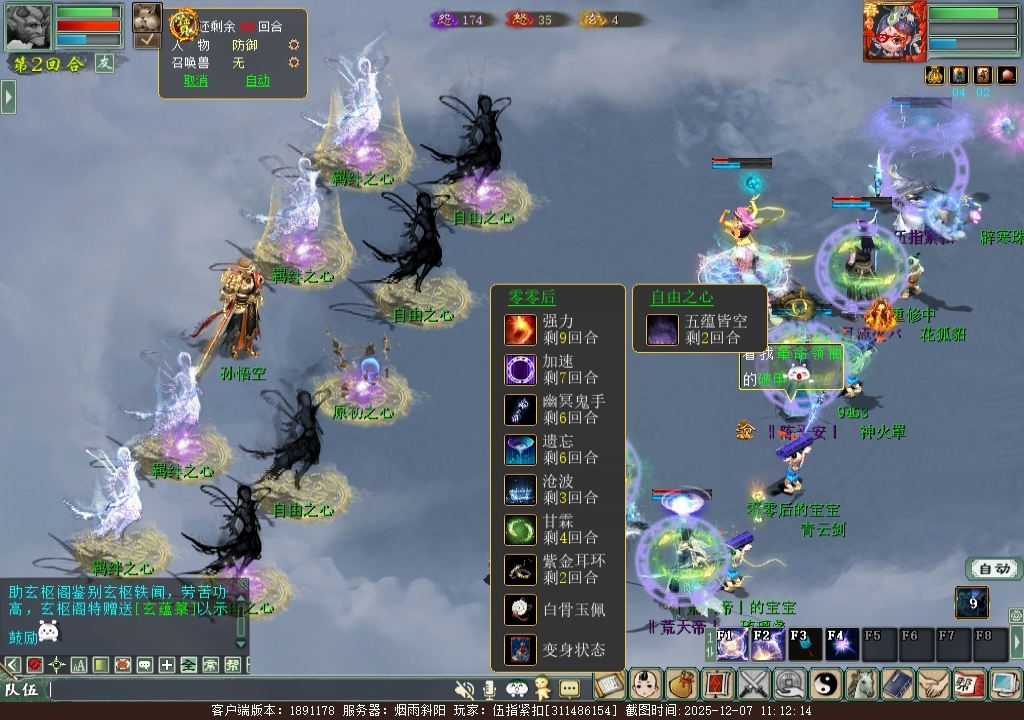Select the squirrel pet portrait
1024x720 pixels.
(x=147, y=18)
